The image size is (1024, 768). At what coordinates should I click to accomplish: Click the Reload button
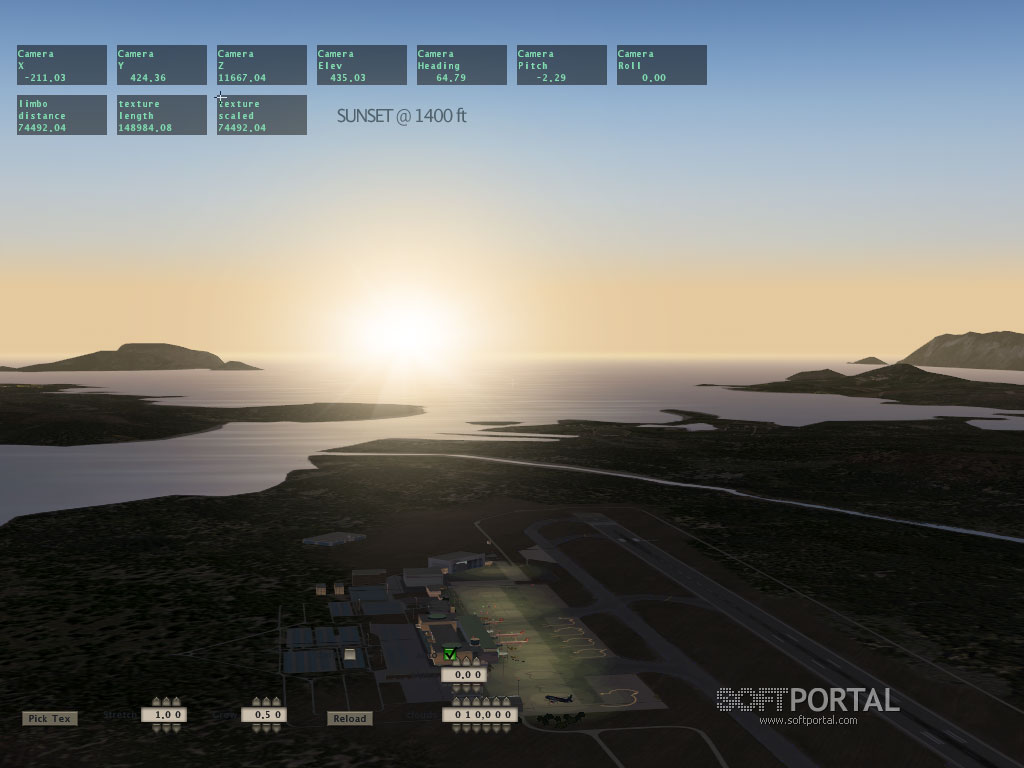click(349, 718)
